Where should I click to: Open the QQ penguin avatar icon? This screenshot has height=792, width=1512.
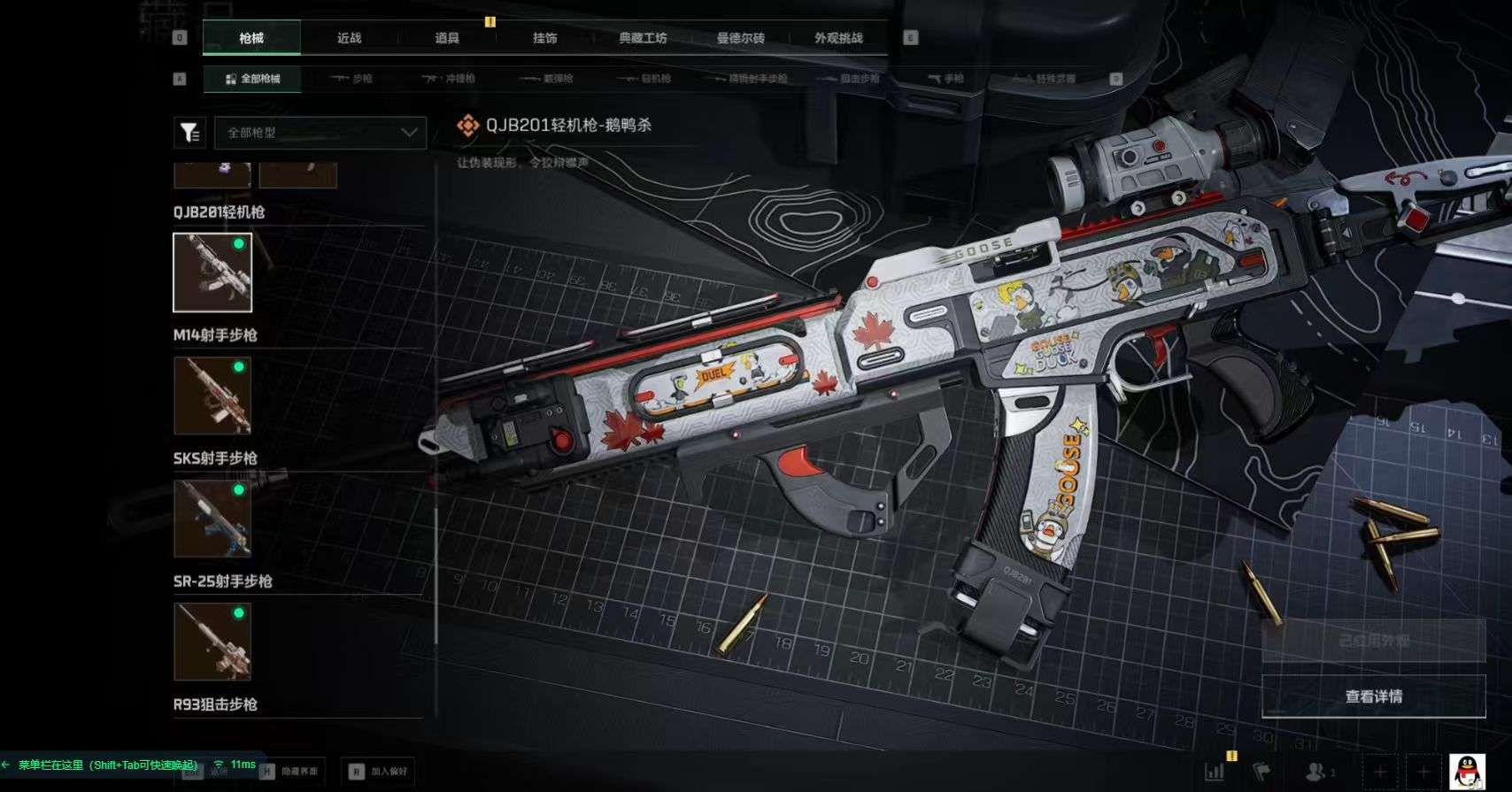pos(1468,772)
